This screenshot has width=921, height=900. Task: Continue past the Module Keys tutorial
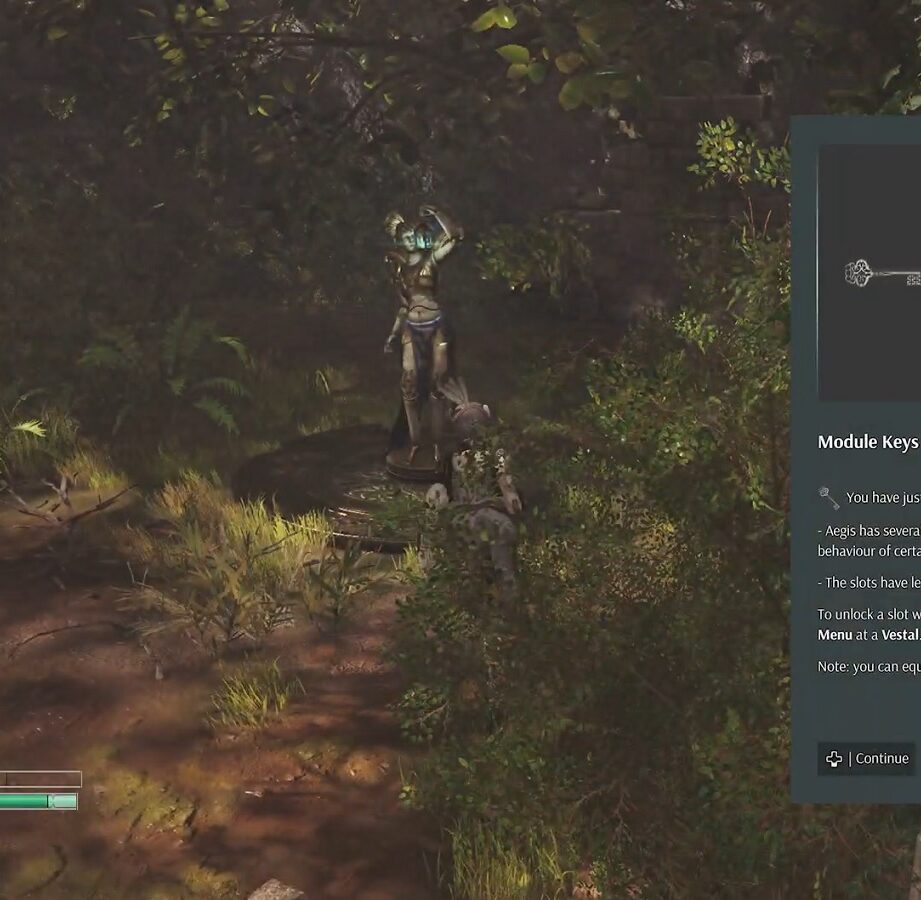click(866, 759)
